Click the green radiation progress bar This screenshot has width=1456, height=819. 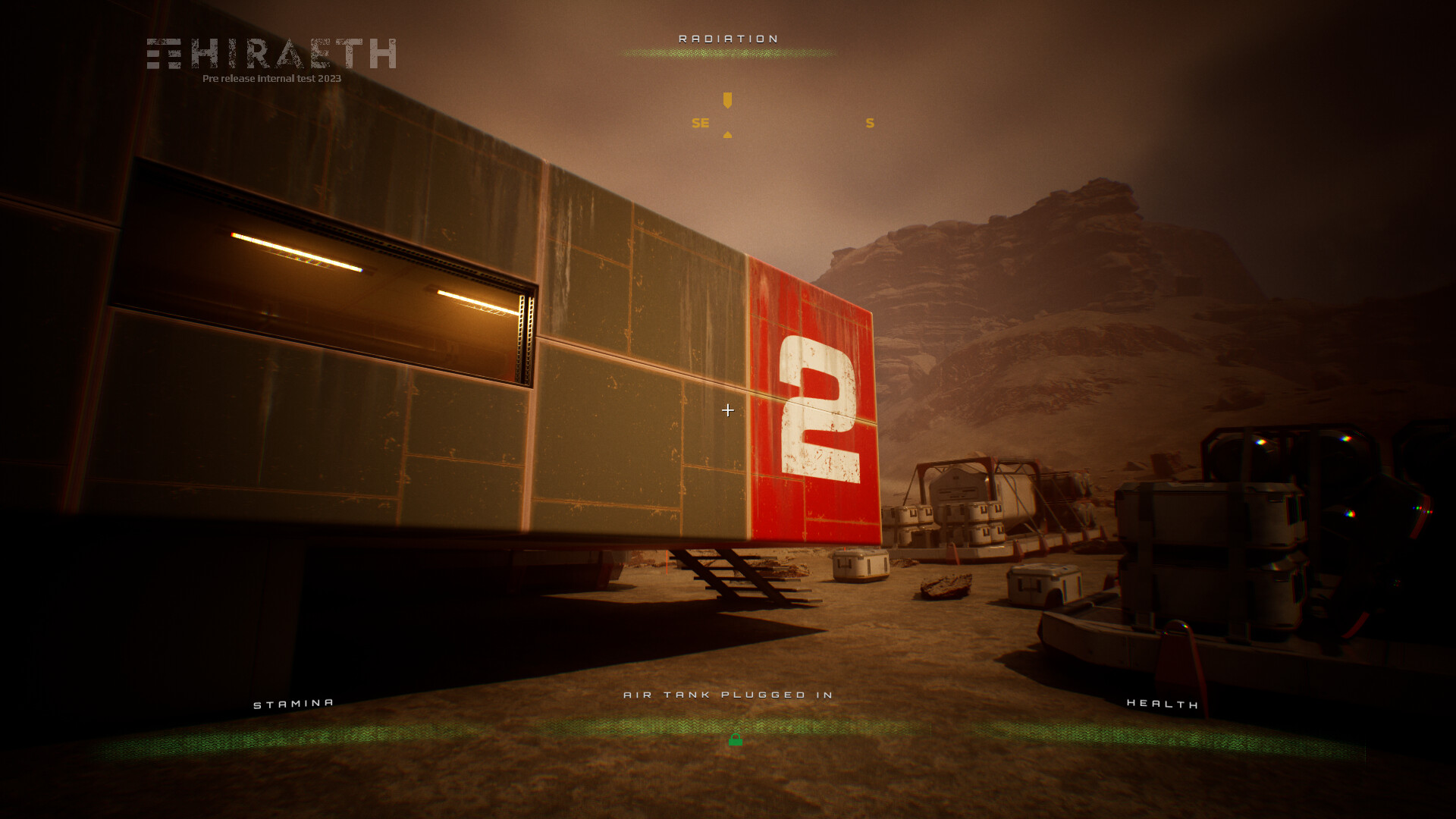coord(728,53)
